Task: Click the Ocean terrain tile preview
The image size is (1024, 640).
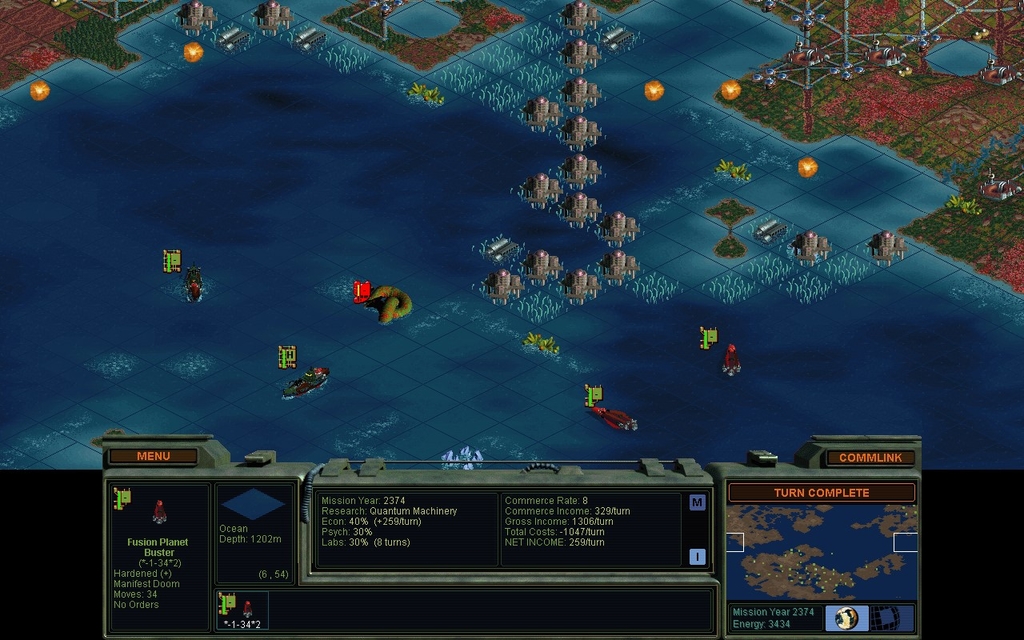Action: click(x=253, y=505)
